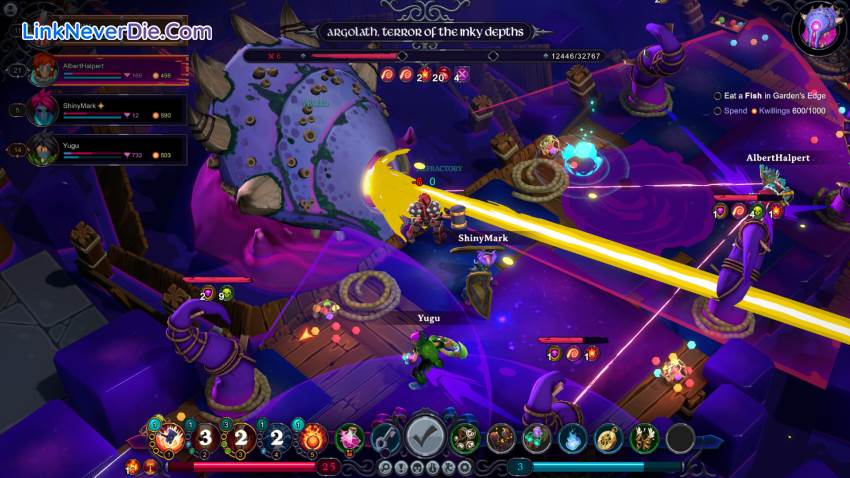Use the purple crystal ability
Screen dimensions: 850x478
[537, 437]
